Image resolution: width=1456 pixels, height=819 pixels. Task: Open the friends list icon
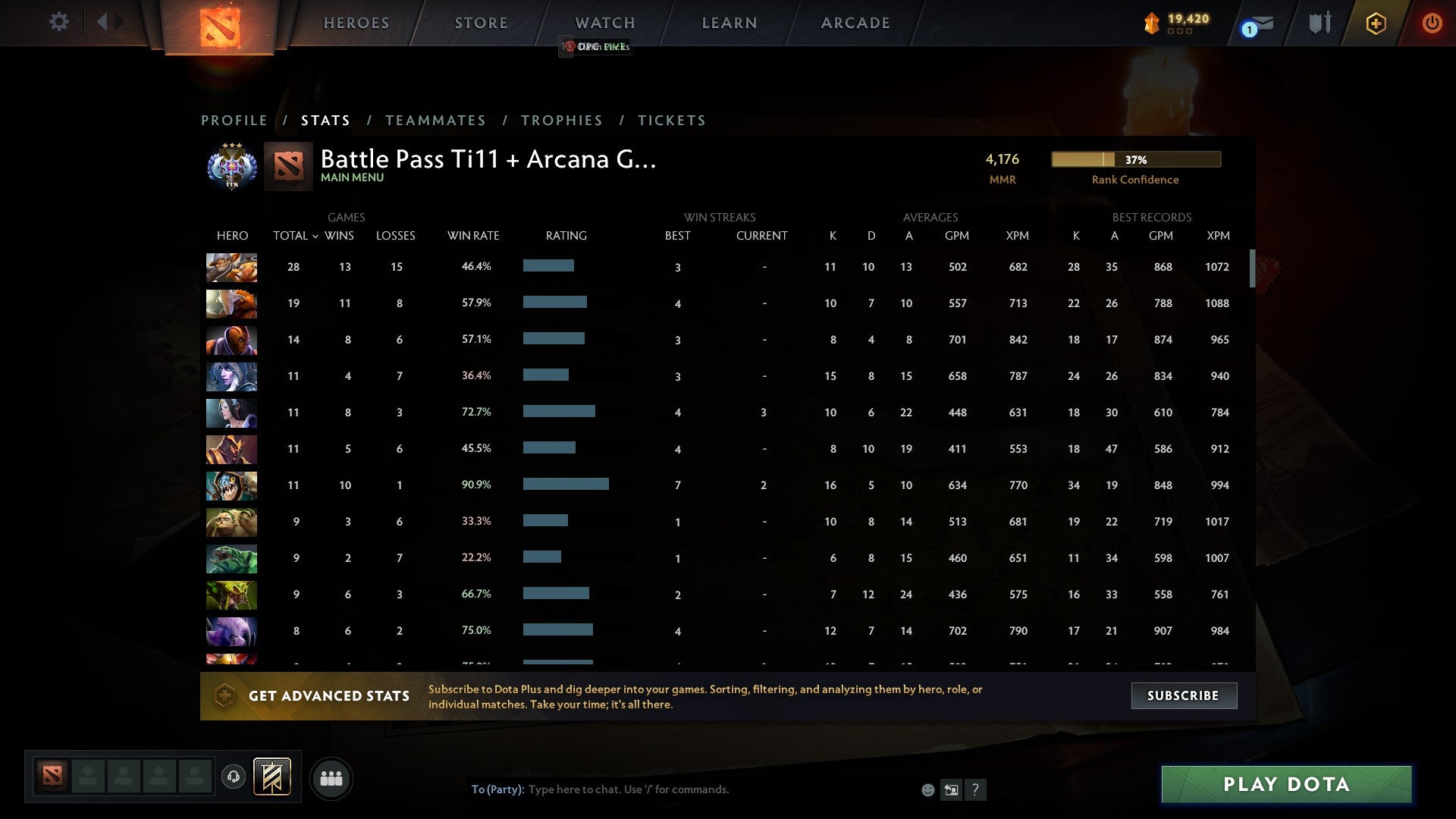click(331, 778)
